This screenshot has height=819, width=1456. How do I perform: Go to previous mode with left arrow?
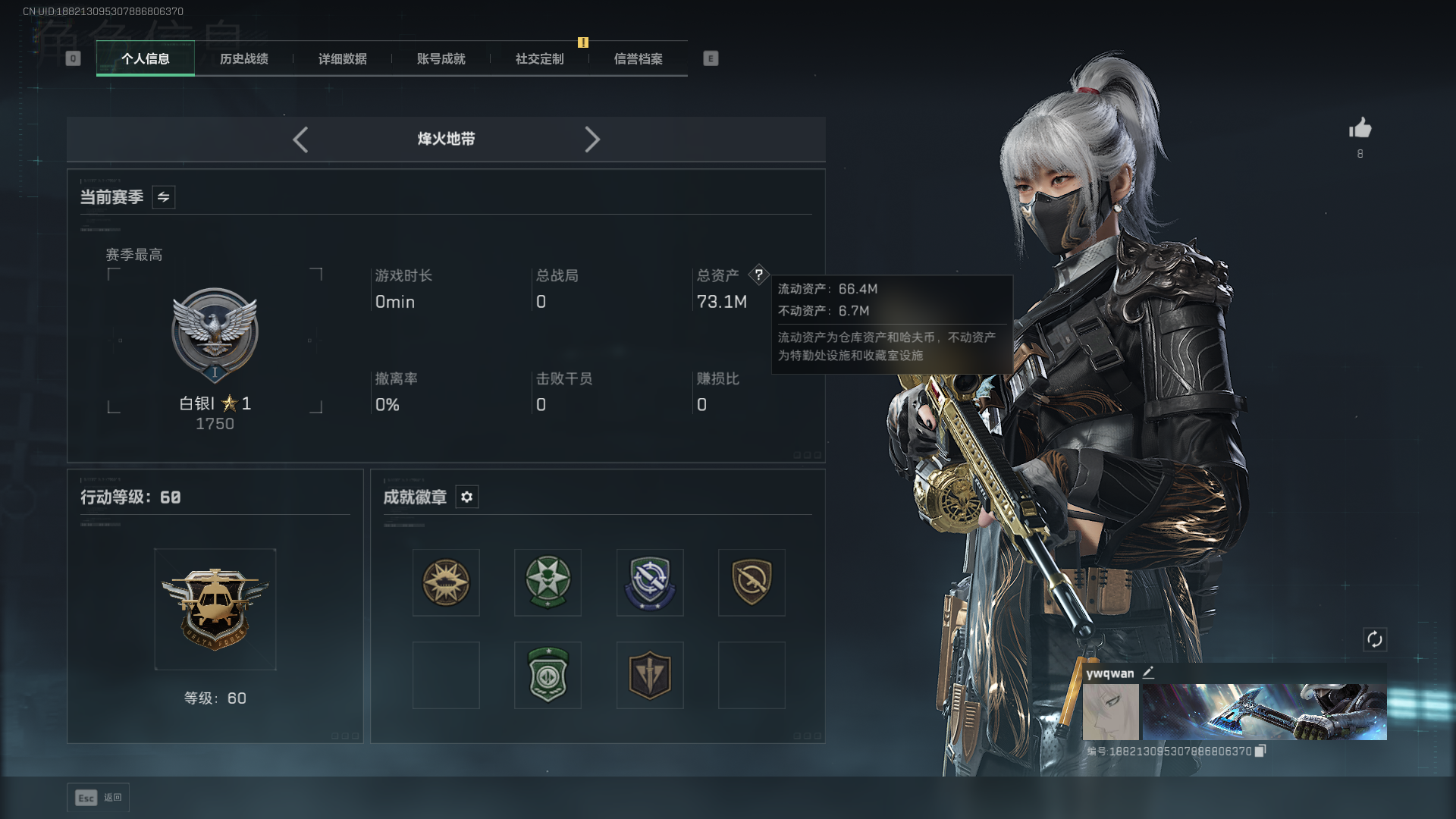[x=300, y=140]
